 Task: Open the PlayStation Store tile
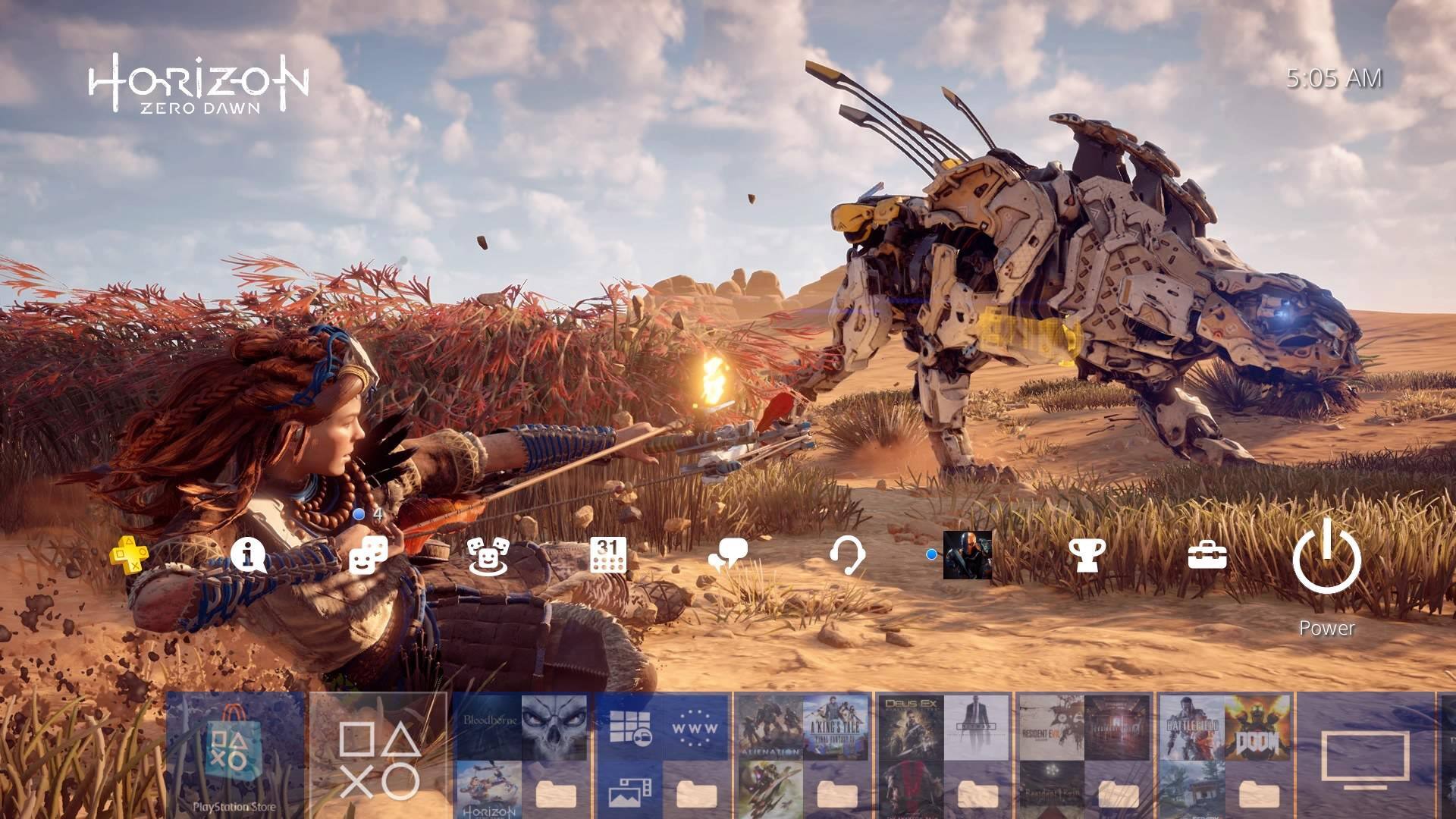(x=235, y=755)
